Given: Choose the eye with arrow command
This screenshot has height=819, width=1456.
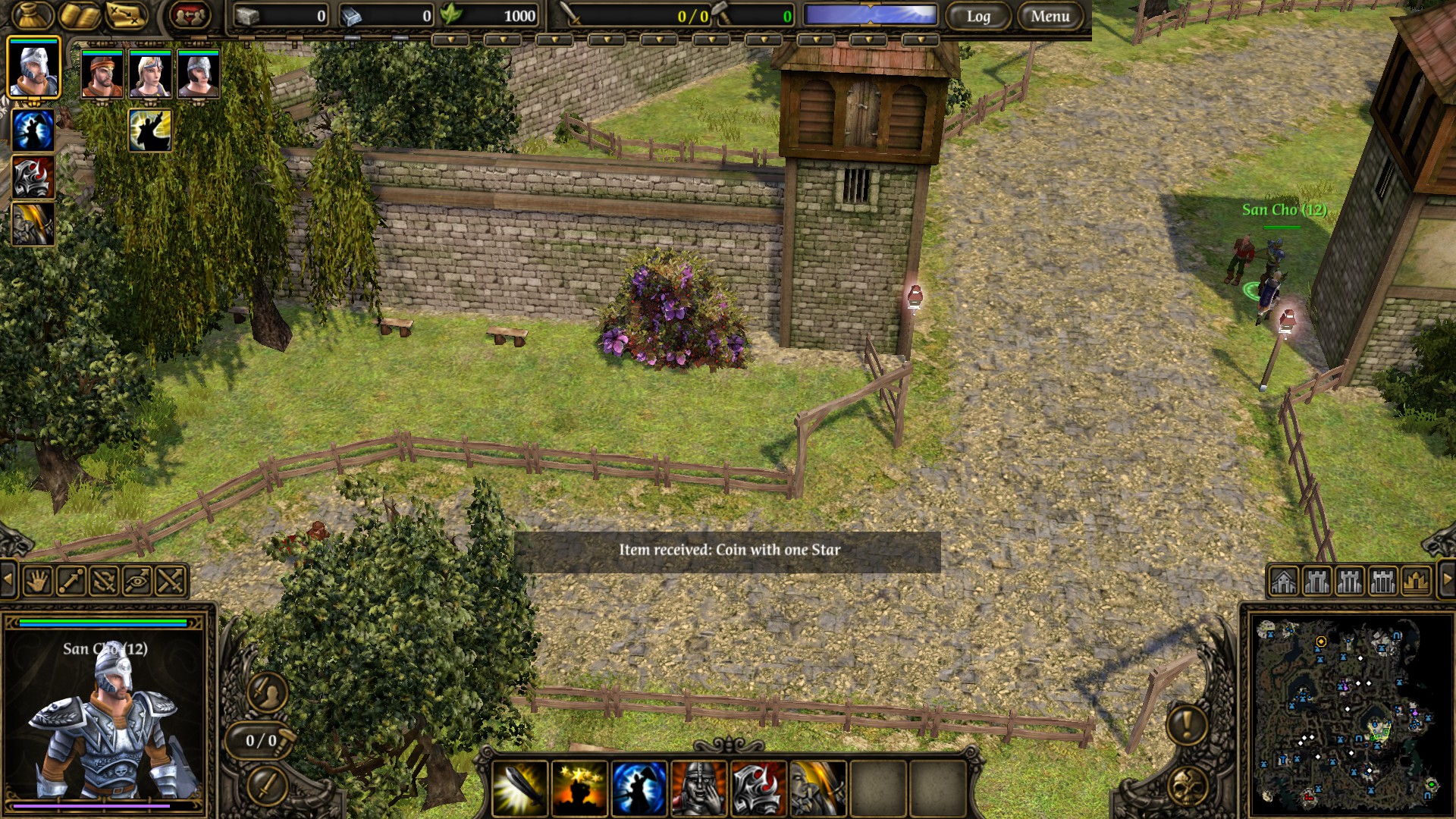Looking at the screenshot, I should pyautogui.click(x=137, y=582).
